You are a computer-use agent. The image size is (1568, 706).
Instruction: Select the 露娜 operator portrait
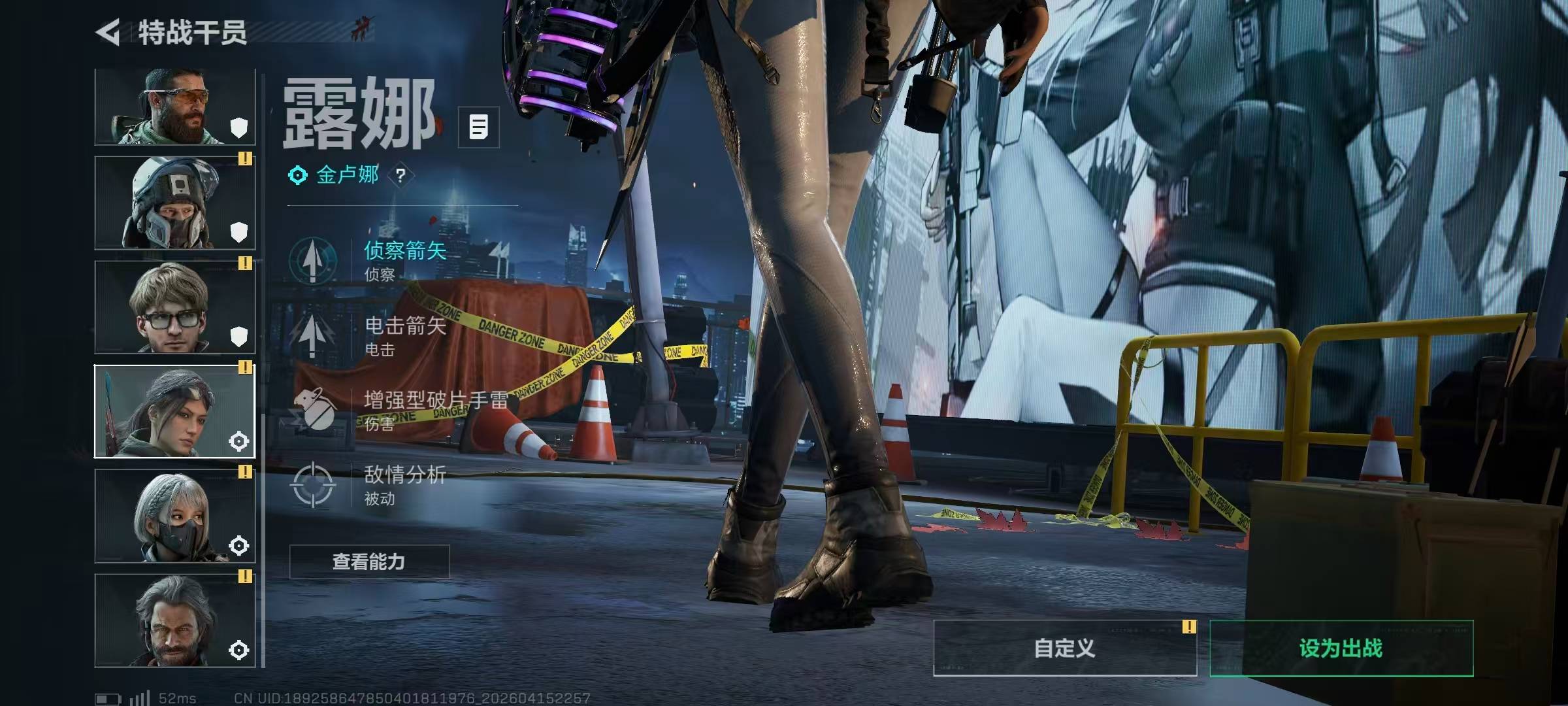175,412
